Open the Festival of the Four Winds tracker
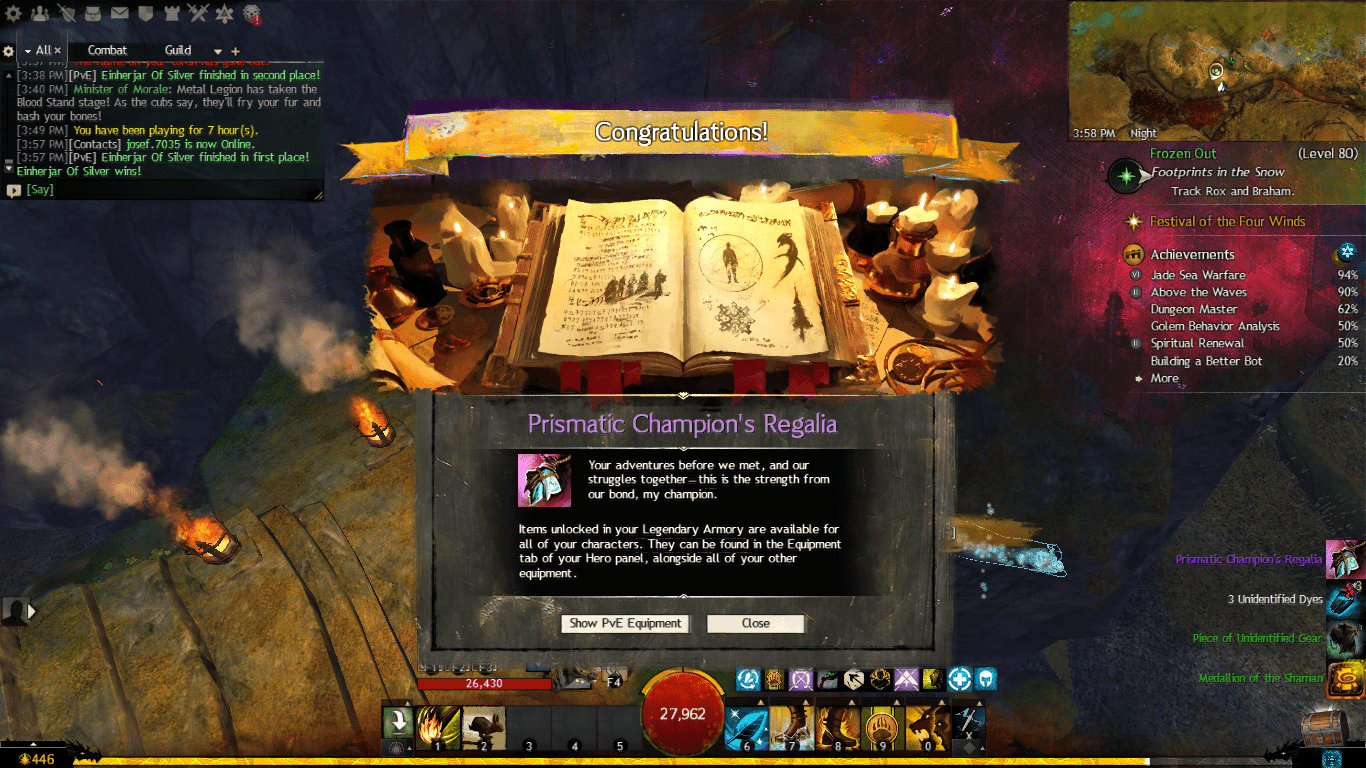The image size is (1366, 768). coord(1227,222)
